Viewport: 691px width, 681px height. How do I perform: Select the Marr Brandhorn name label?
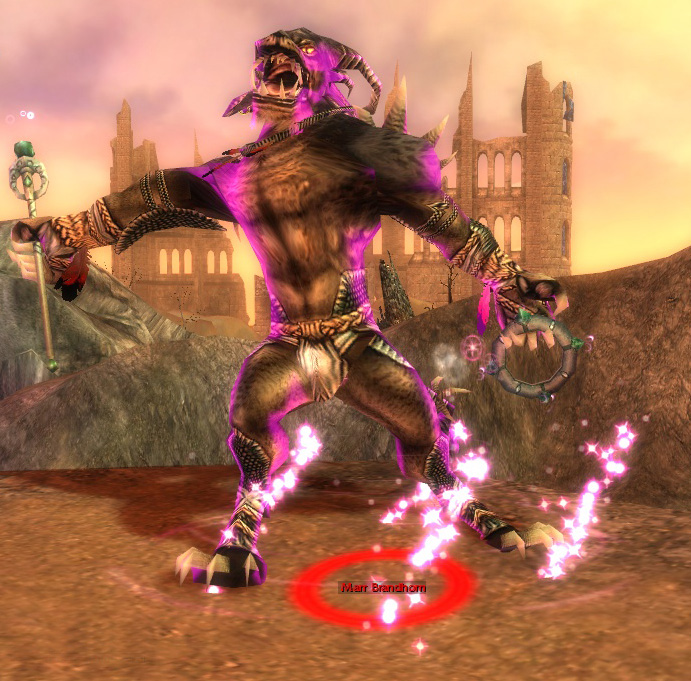(x=382, y=588)
